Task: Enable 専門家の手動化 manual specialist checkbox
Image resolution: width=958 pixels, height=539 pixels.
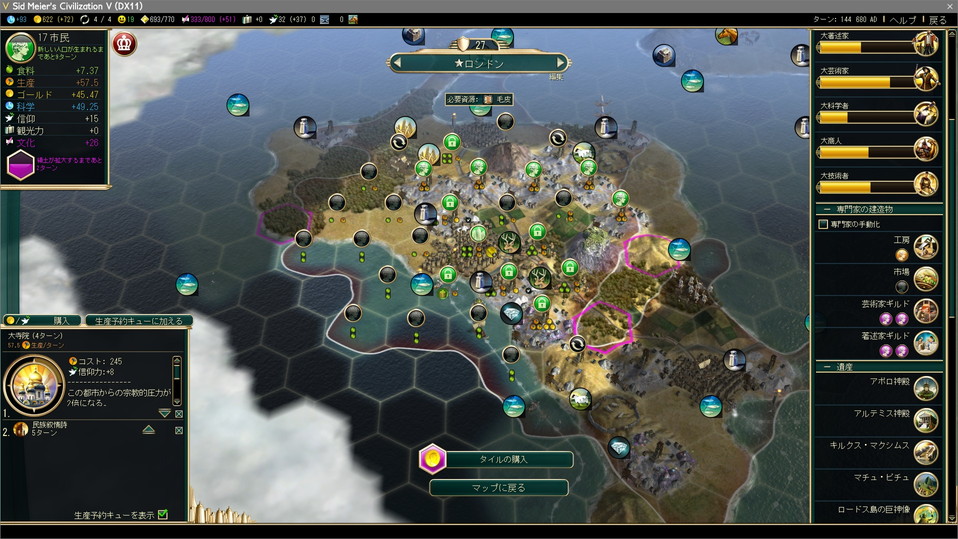Action: tap(823, 224)
